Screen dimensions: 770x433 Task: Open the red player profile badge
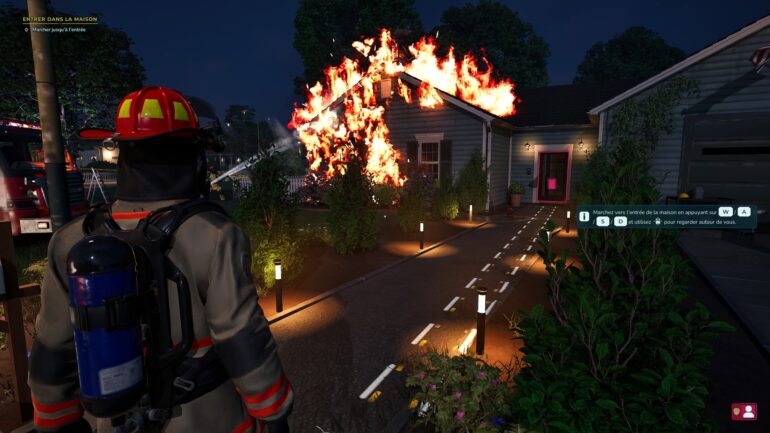[743, 411]
